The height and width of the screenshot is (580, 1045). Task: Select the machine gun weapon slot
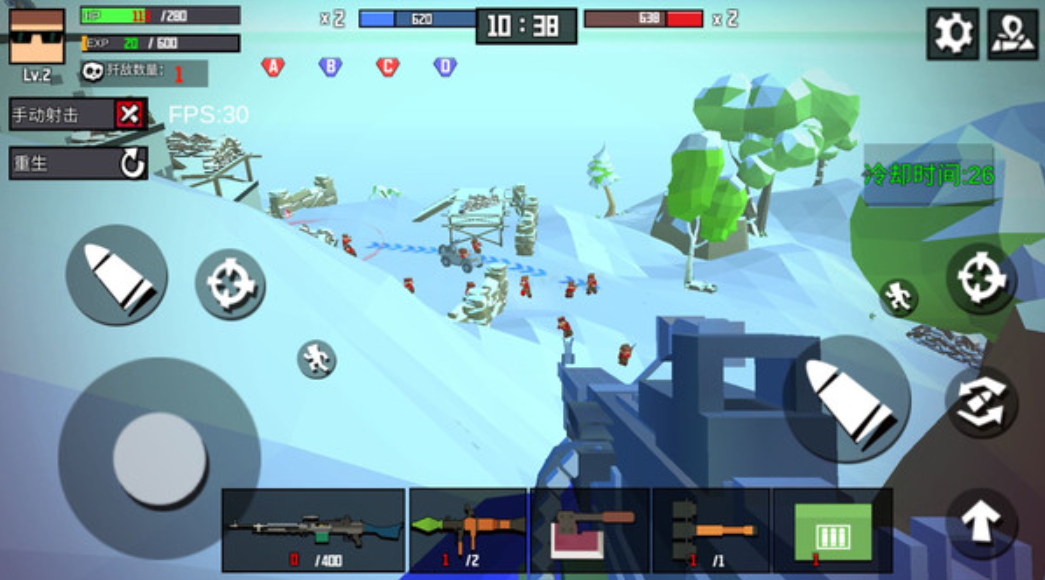coord(313,530)
